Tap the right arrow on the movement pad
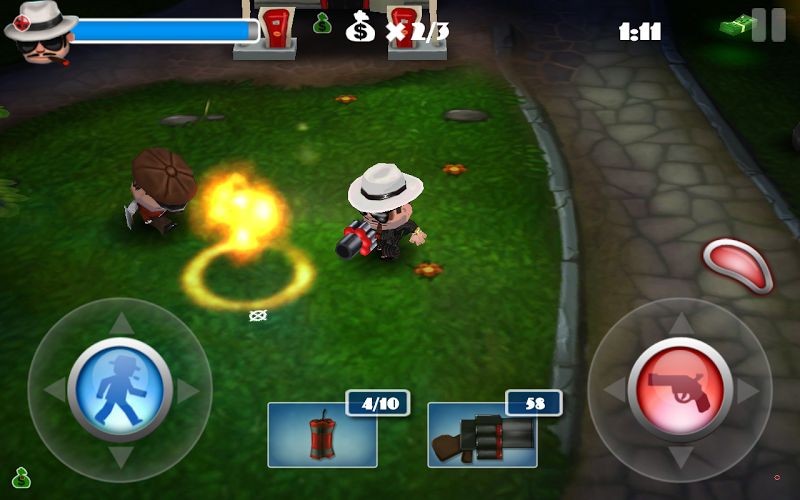 [x=187, y=390]
